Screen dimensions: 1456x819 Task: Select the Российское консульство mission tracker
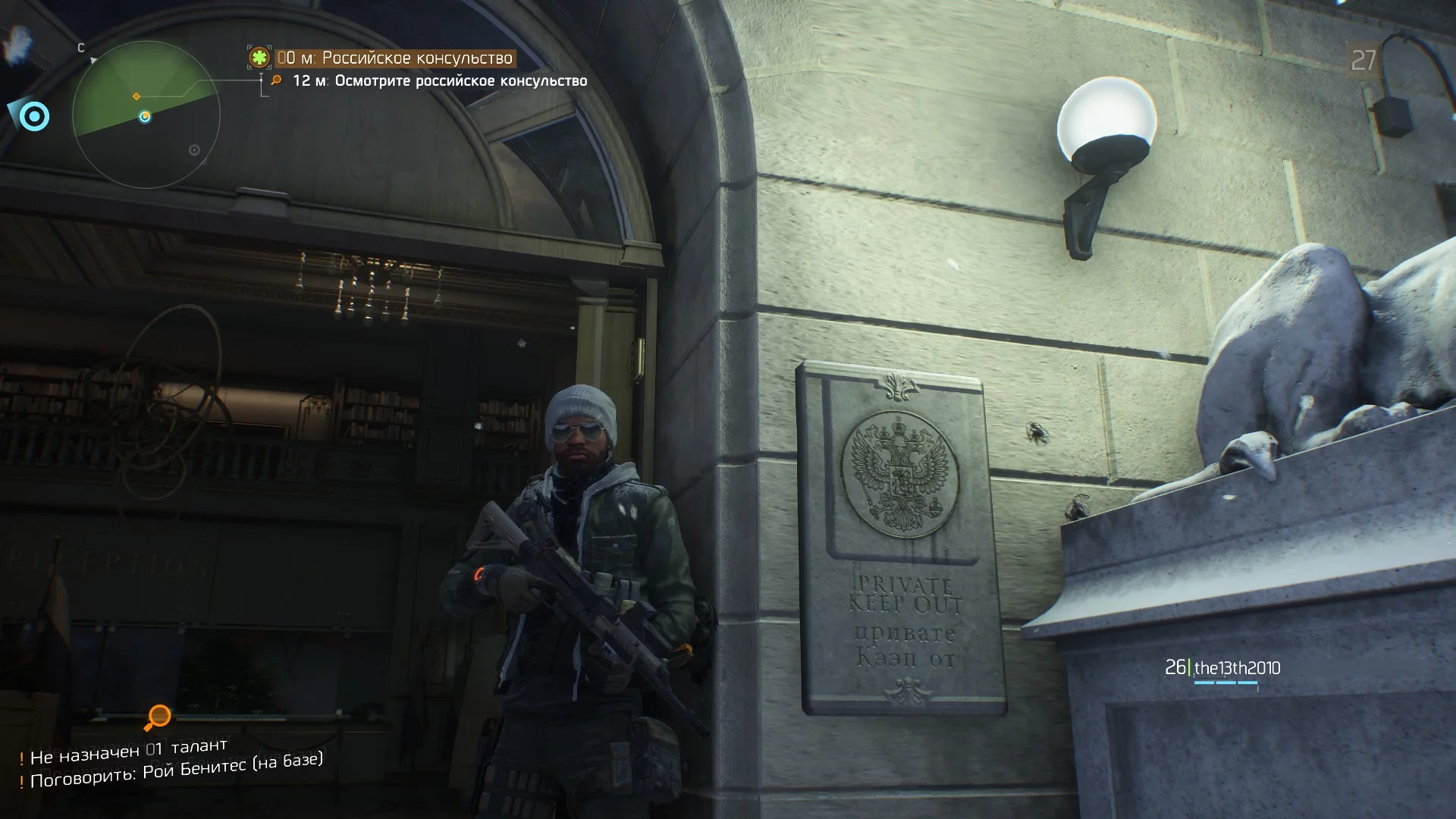(x=394, y=58)
